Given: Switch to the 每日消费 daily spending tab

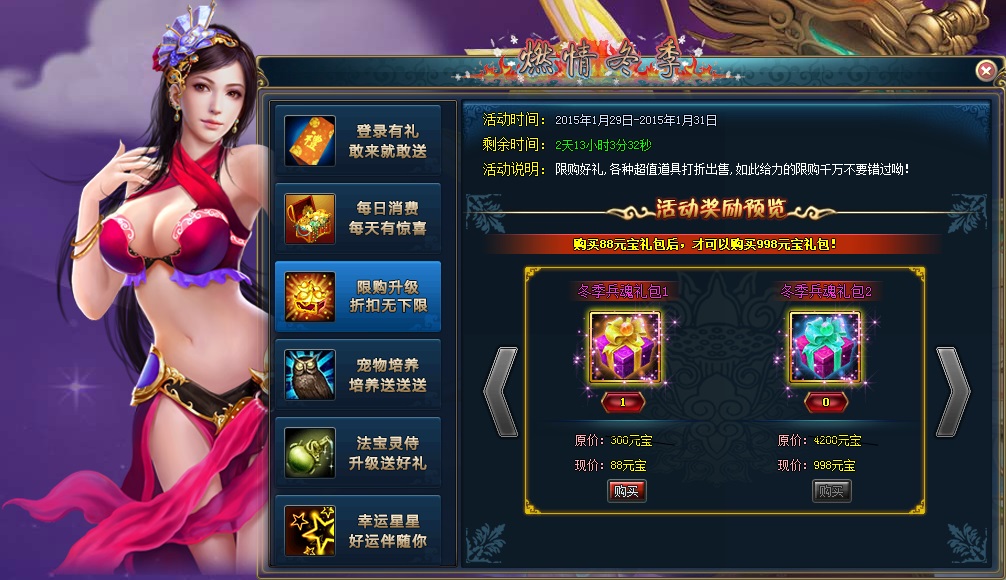Looking at the screenshot, I should [x=358, y=218].
